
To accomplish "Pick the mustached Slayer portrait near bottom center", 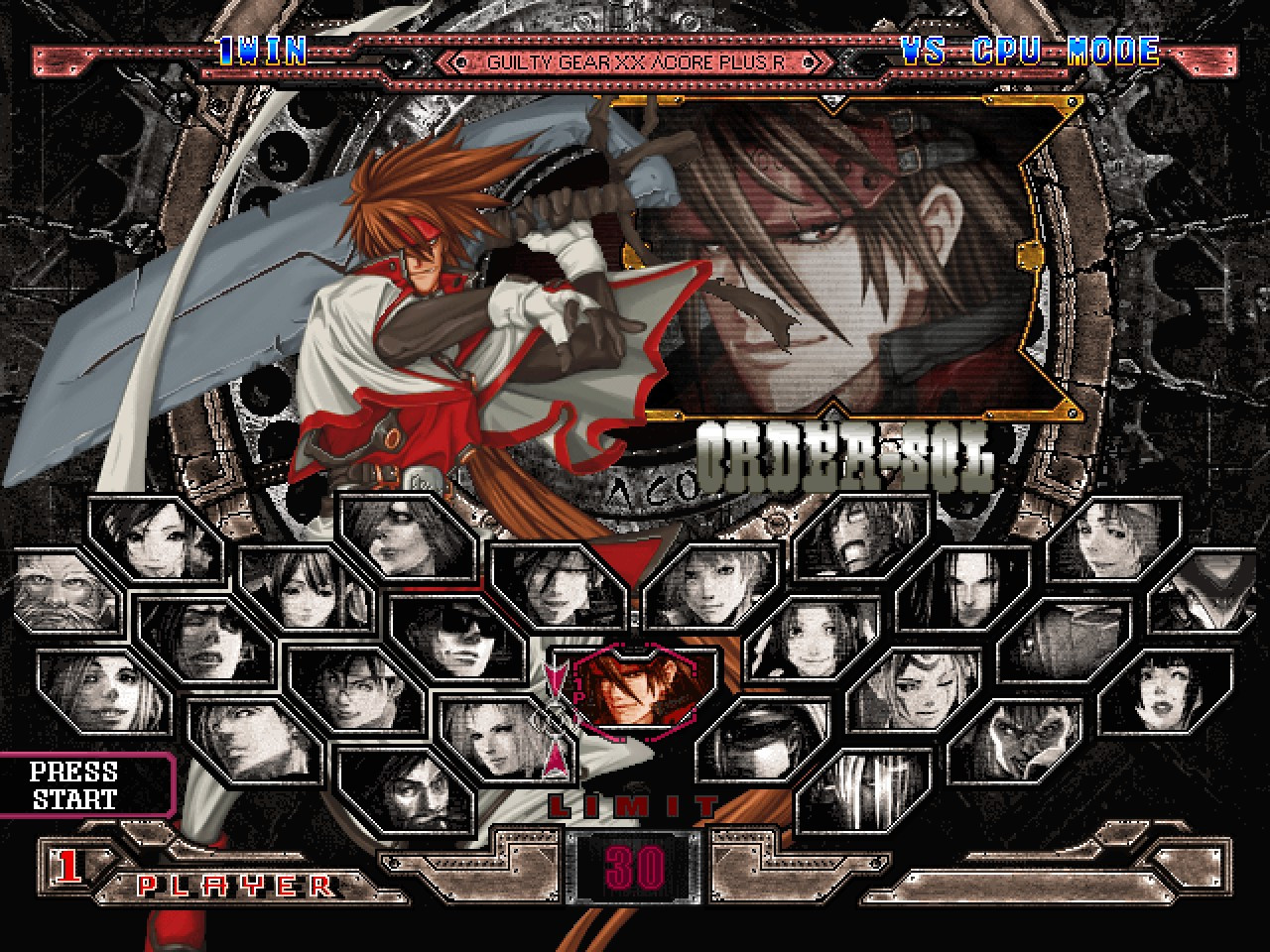I will click(x=422, y=793).
